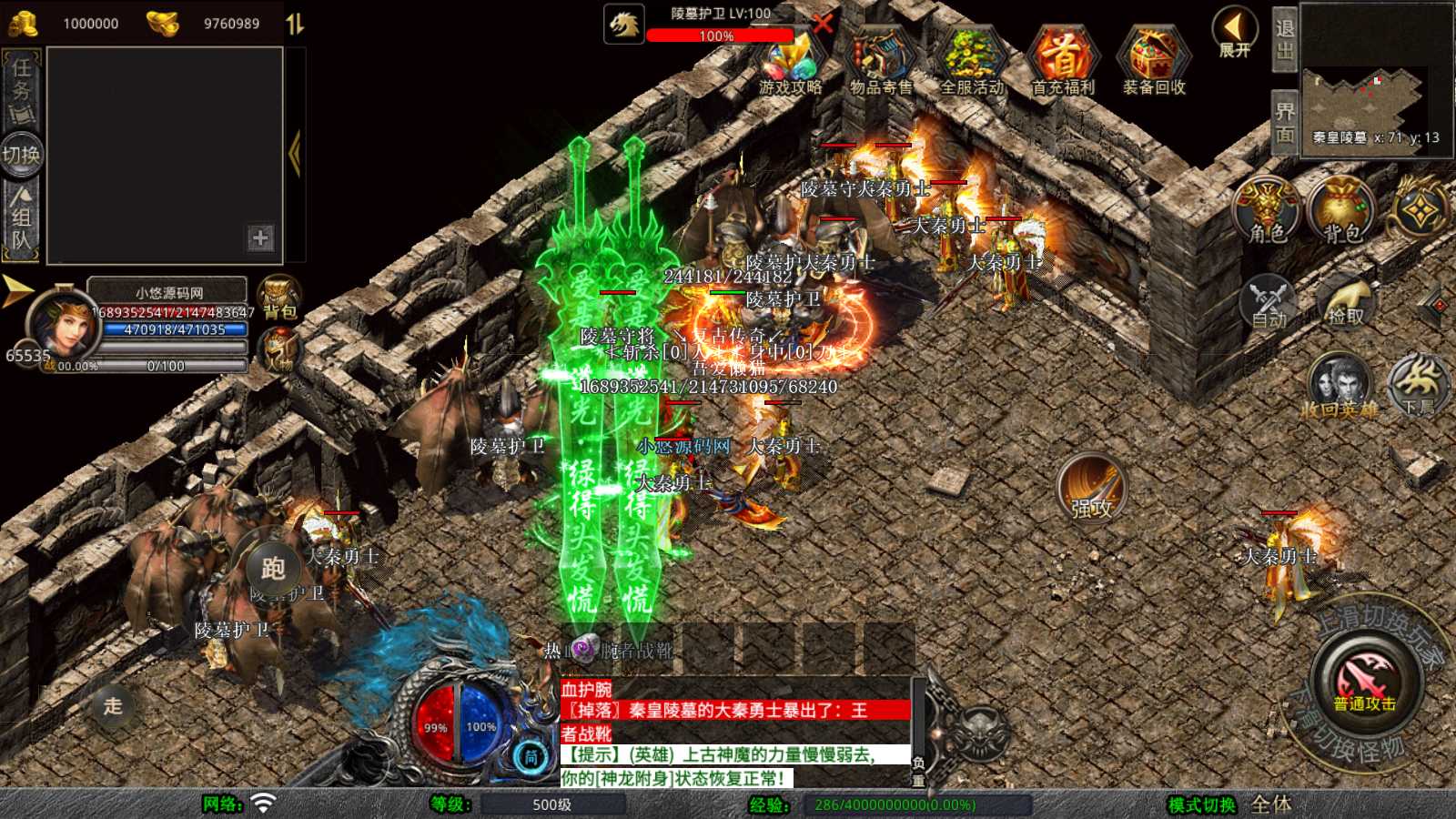The image size is (1456, 819).
Task: Switch to the 任务 quest tab
Action: (22, 89)
